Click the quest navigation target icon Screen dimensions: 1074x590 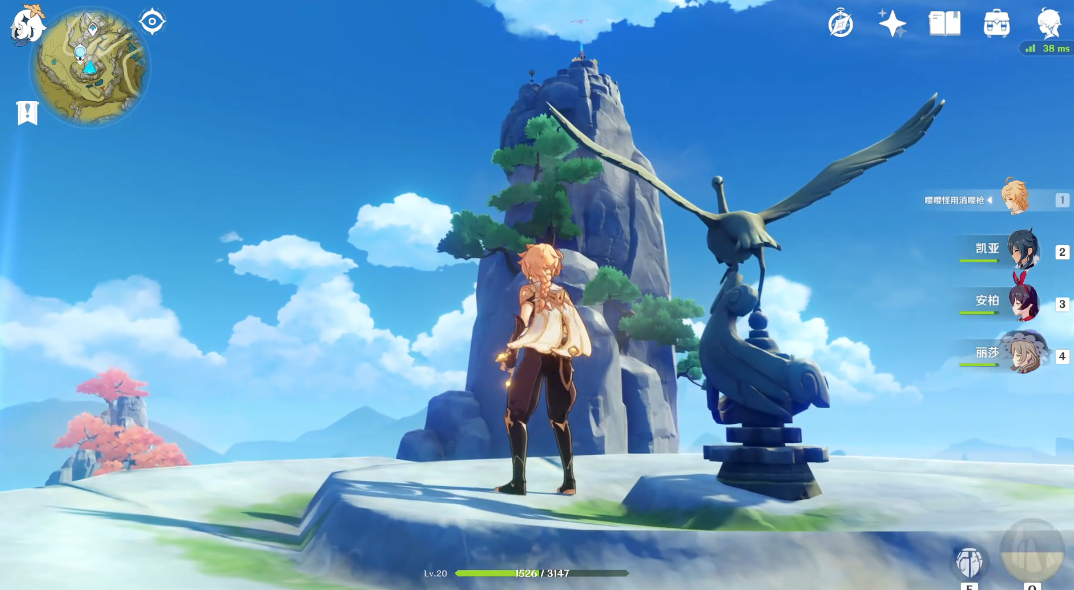click(x=152, y=20)
